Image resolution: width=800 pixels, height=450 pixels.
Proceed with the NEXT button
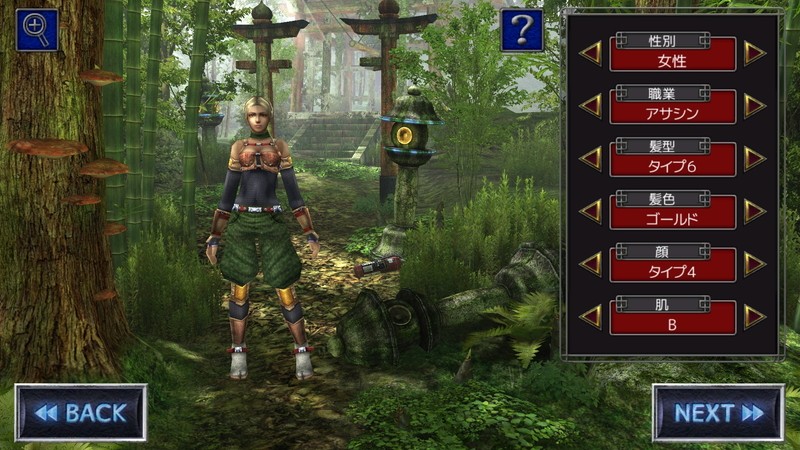[718, 412]
